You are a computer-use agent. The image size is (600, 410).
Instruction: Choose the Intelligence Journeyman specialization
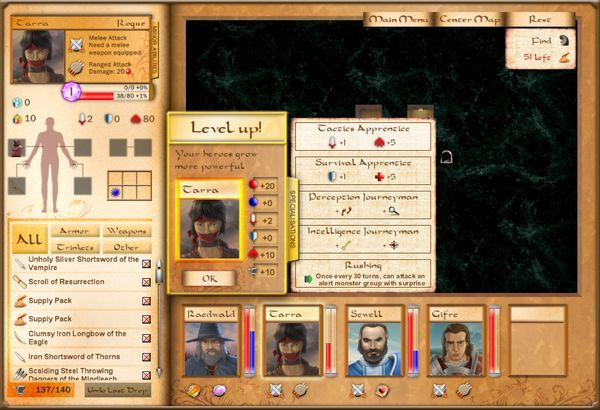pyautogui.click(x=363, y=238)
